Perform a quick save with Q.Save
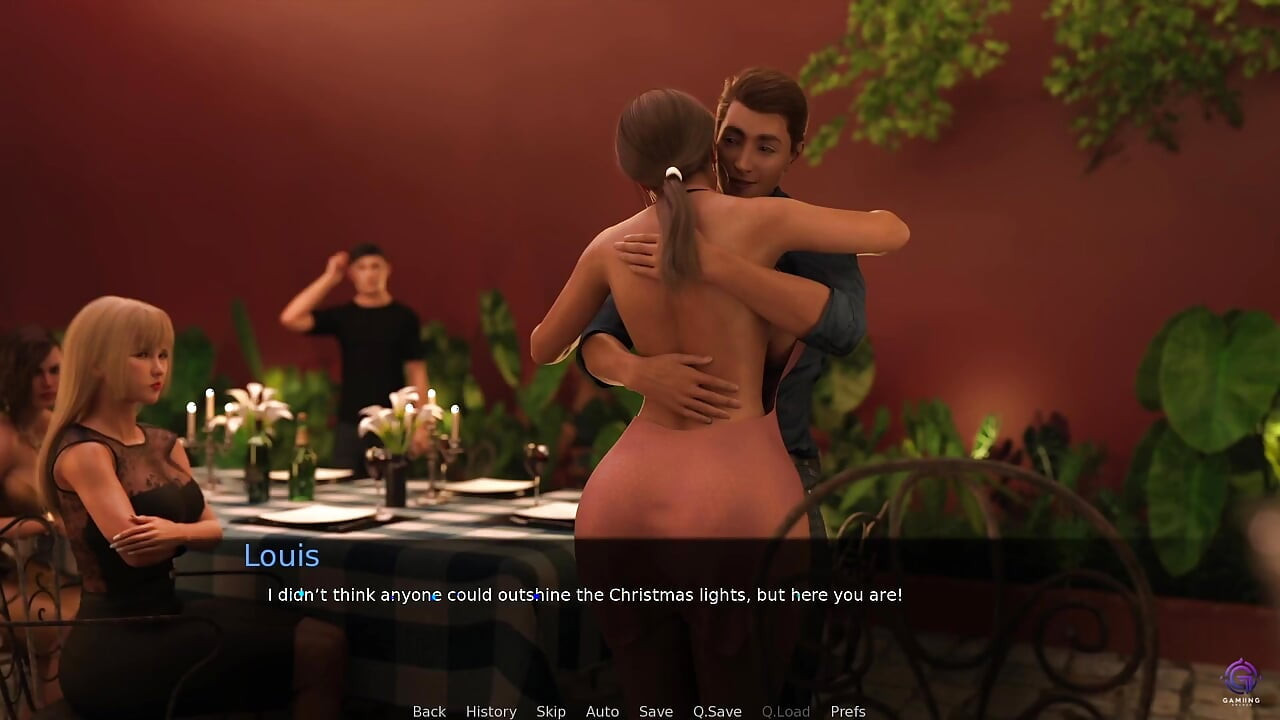This screenshot has width=1280, height=720. point(717,711)
